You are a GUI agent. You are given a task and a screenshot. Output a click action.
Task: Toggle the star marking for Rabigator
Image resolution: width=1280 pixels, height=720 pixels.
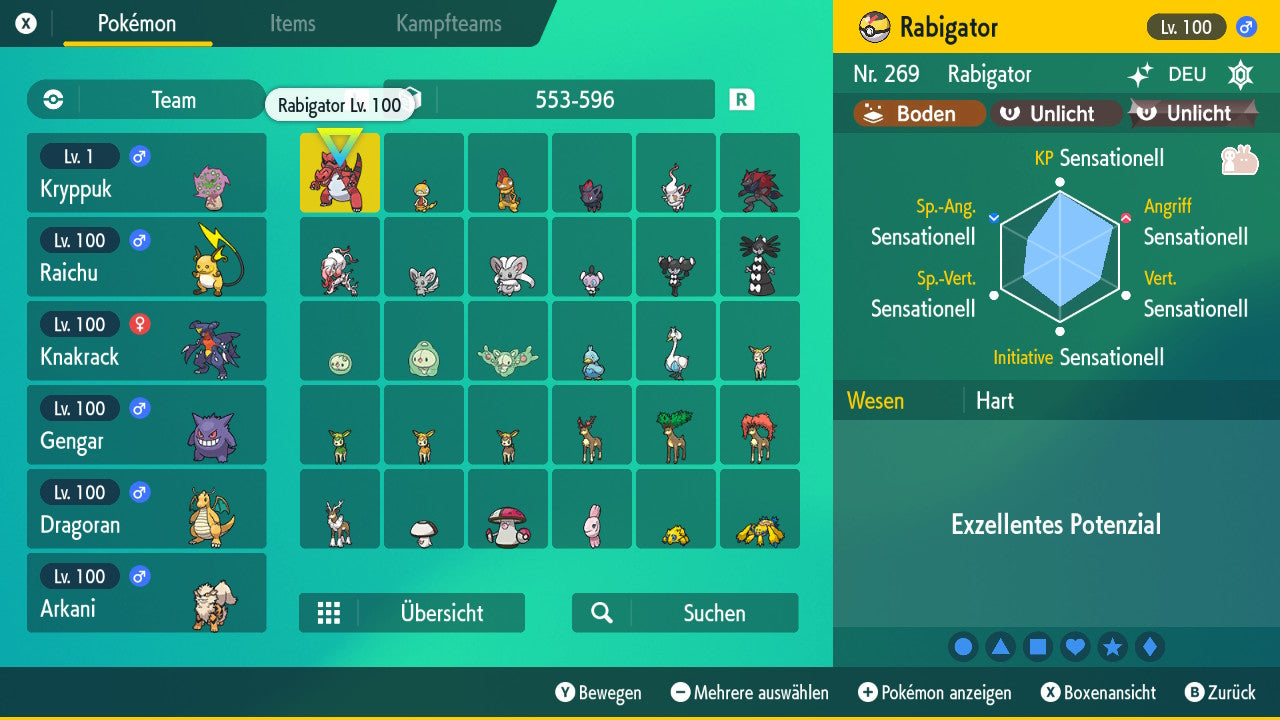1112,647
